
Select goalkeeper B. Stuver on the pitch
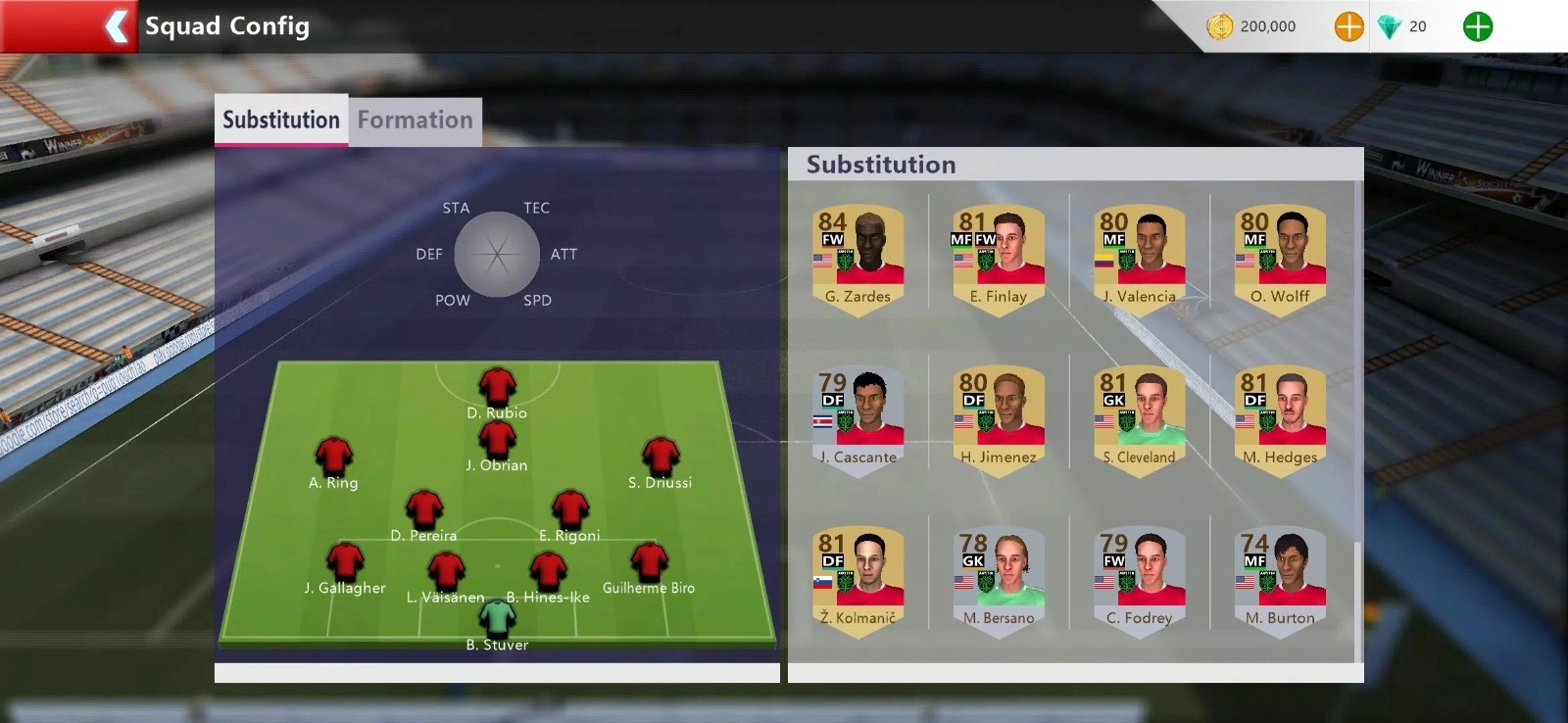497,619
